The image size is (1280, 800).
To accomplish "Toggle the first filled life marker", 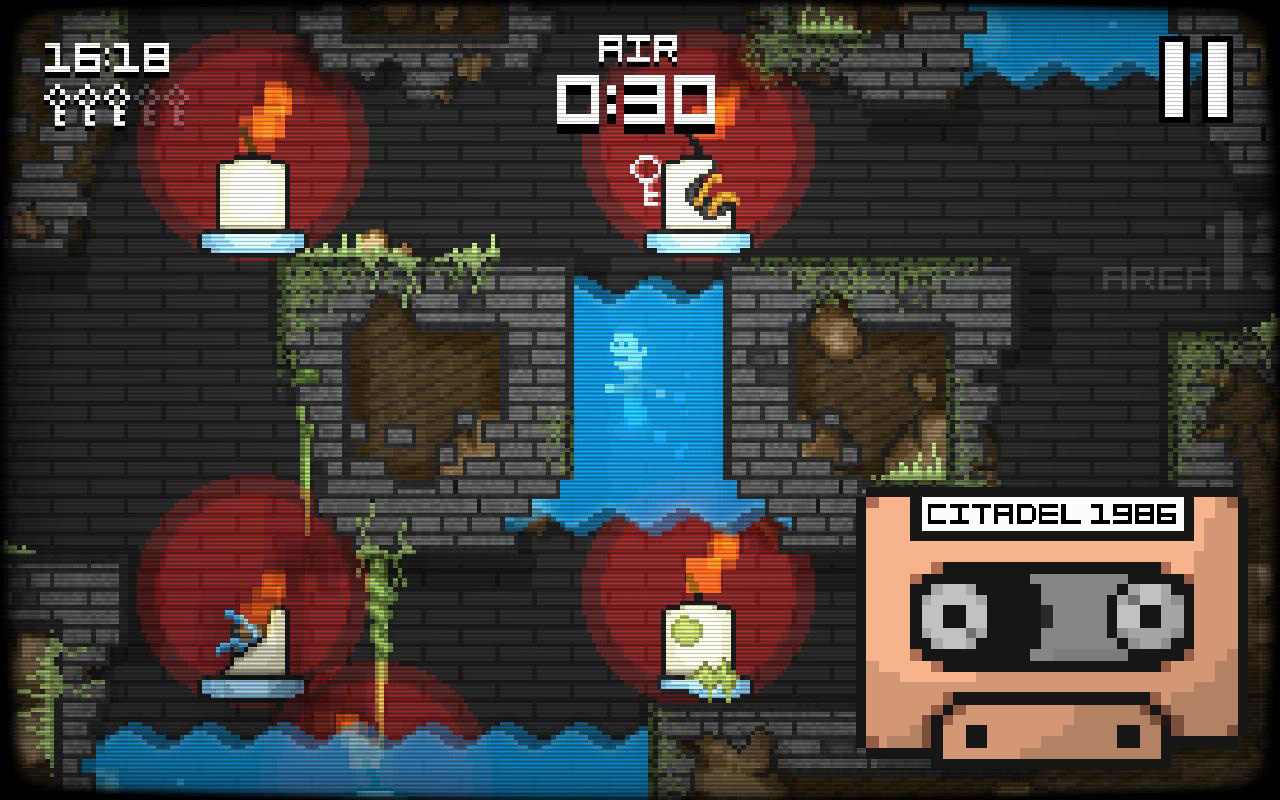I will tap(55, 103).
